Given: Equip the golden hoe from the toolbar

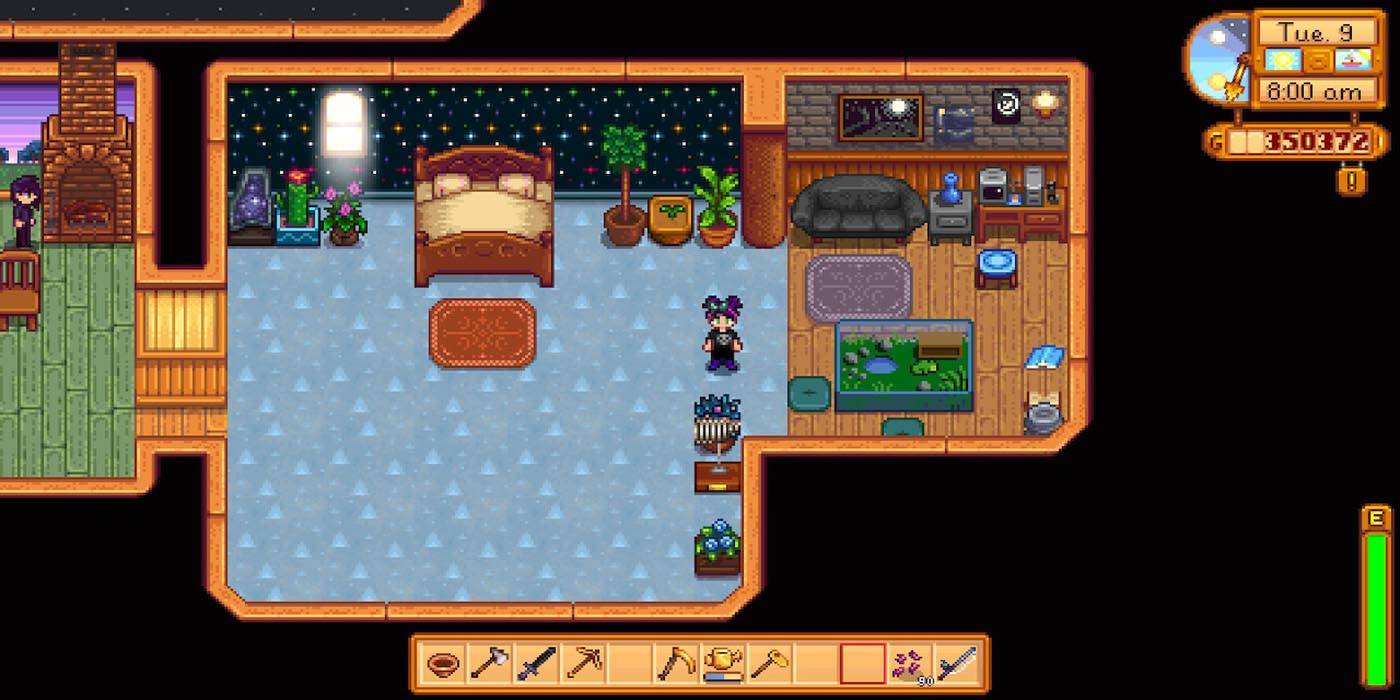Looking at the screenshot, I should pos(768,663).
